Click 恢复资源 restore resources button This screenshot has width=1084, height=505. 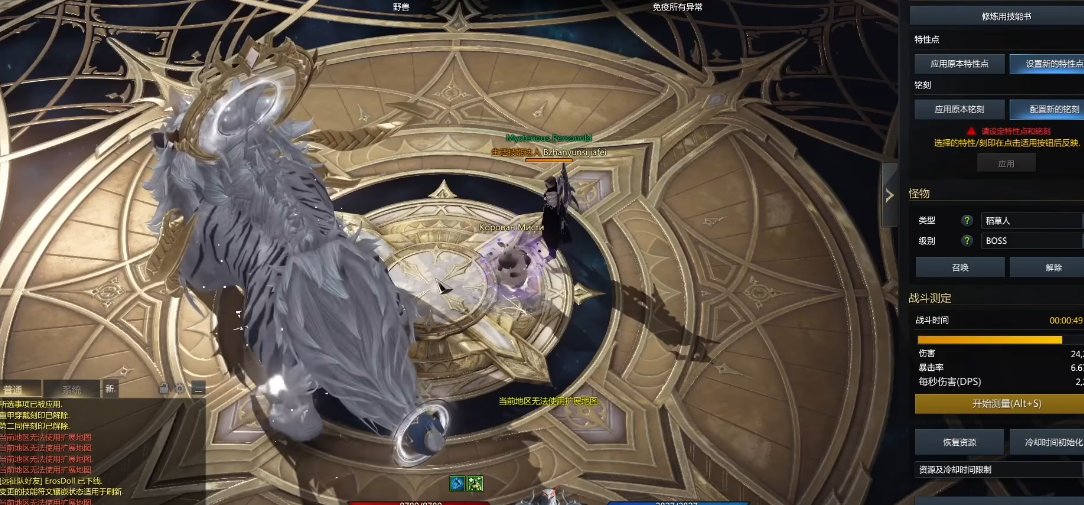pos(959,441)
